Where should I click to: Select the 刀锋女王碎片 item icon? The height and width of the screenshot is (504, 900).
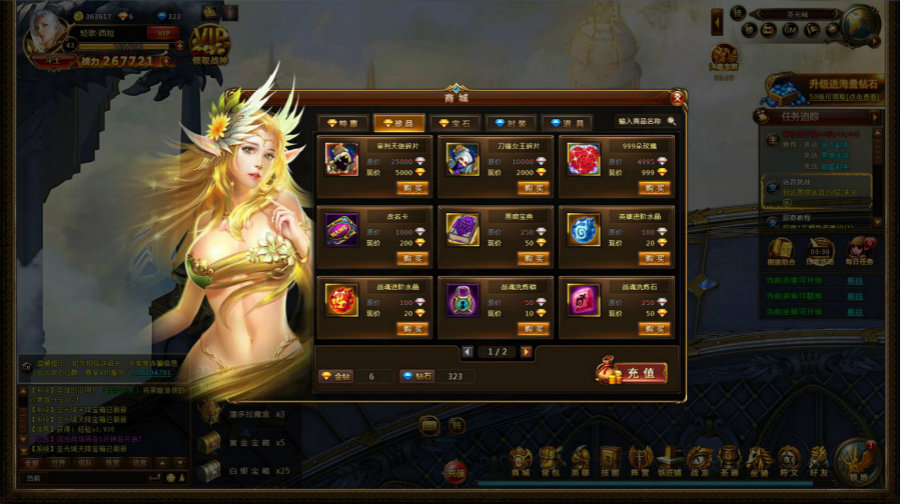[x=462, y=159]
